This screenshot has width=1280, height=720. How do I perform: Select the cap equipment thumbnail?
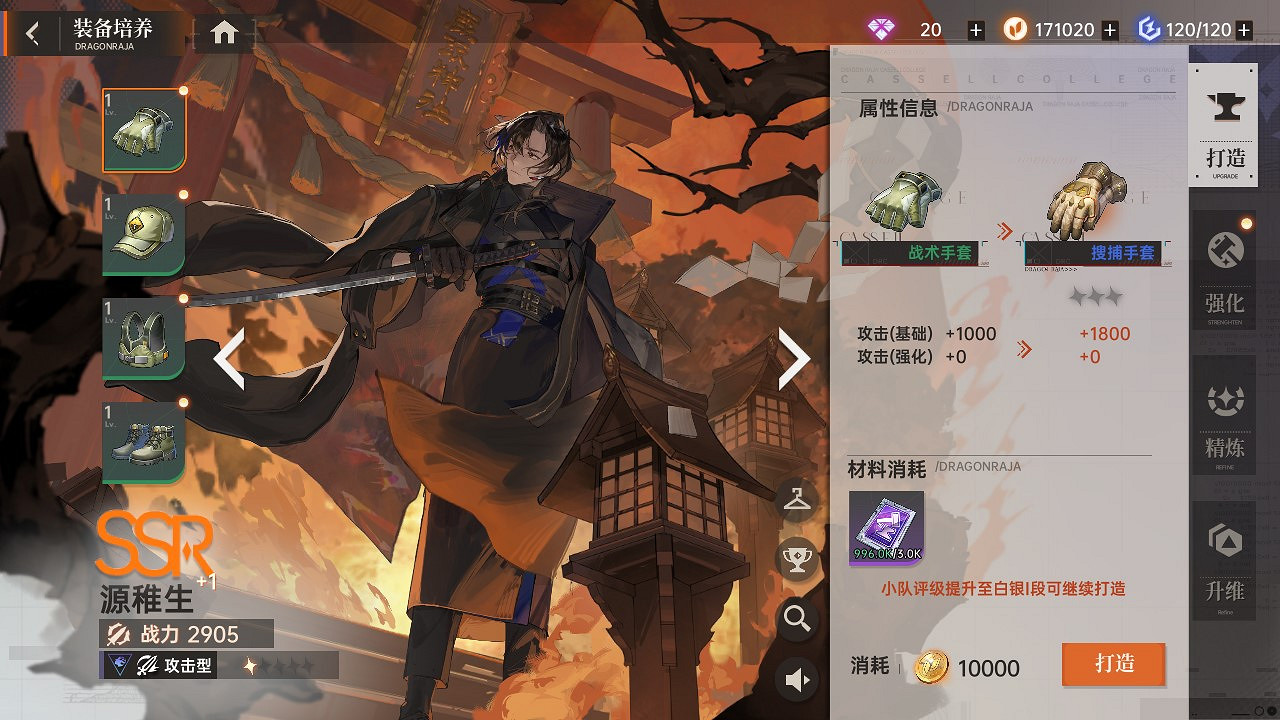pos(143,232)
